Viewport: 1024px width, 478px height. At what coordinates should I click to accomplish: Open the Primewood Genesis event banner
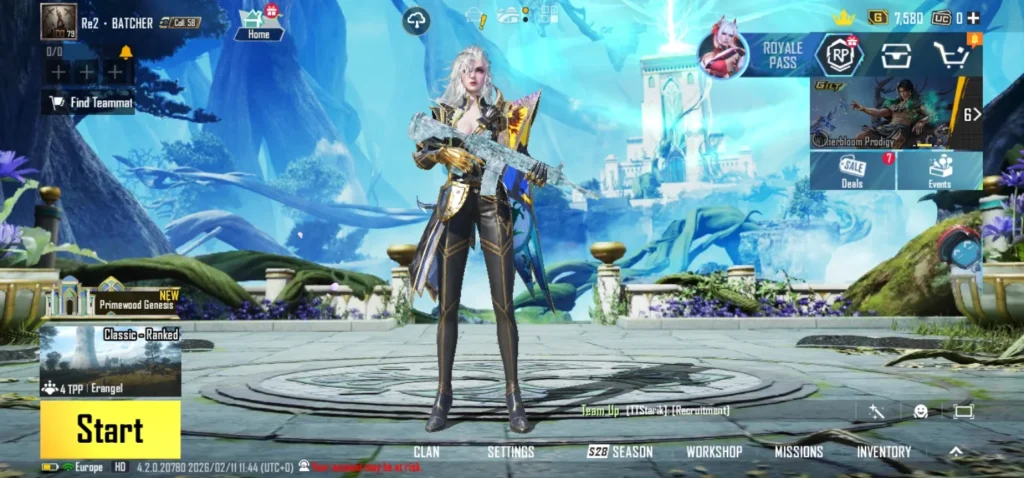[120, 301]
